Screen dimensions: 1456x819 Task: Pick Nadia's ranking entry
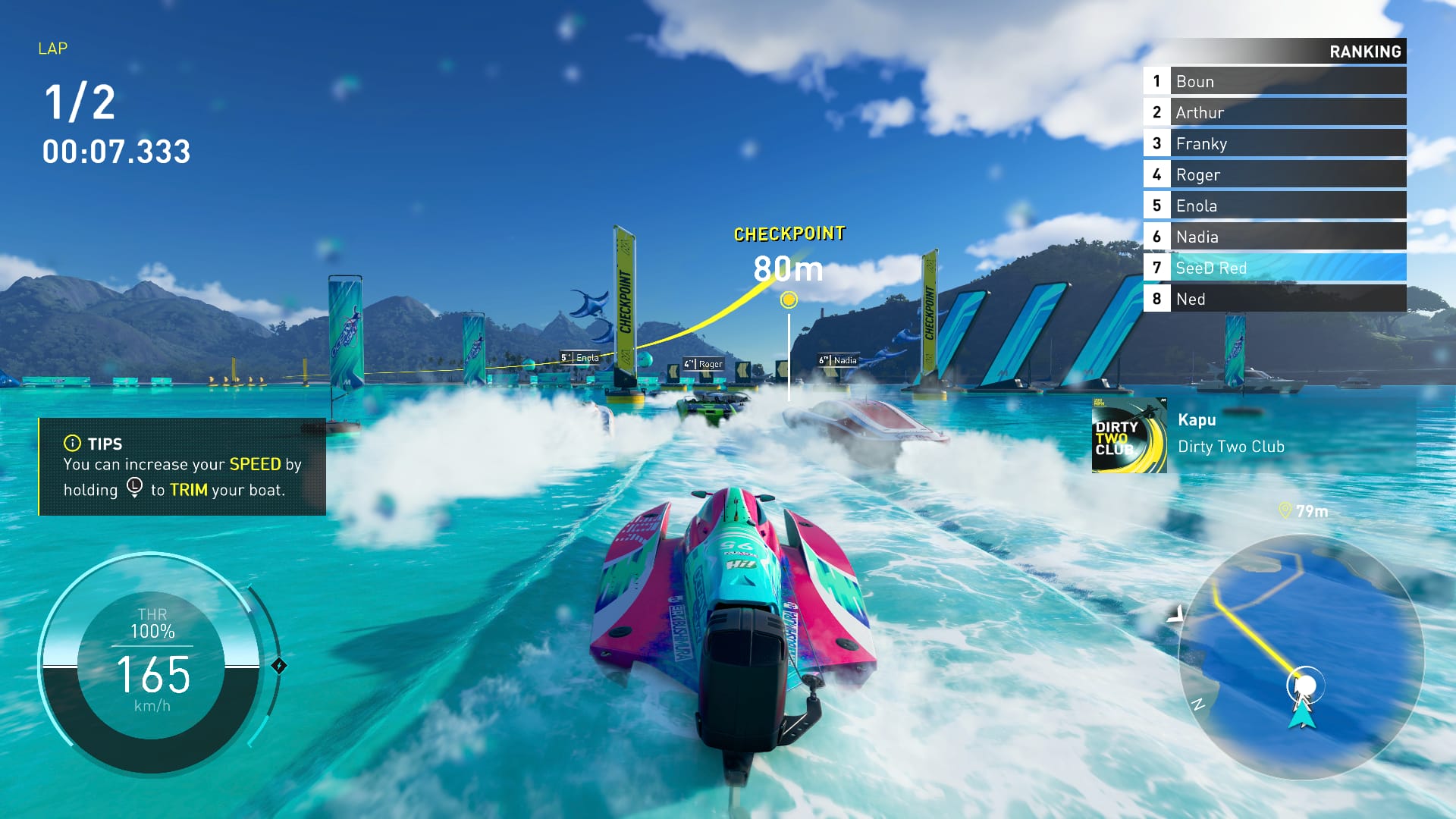pyautogui.click(x=1274, y=237)
